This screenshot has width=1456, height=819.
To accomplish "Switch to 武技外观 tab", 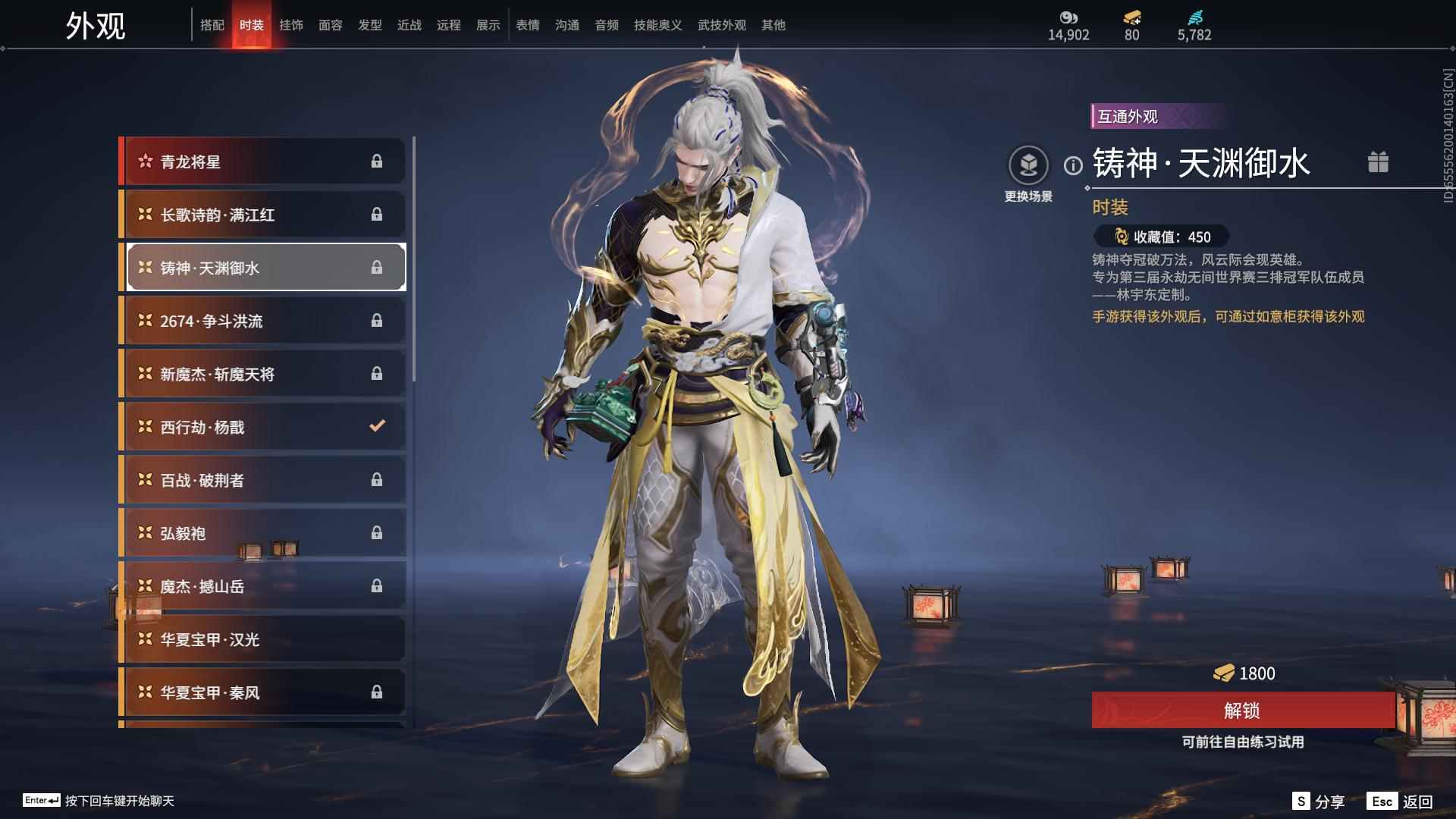I will (x=721, y=25).
